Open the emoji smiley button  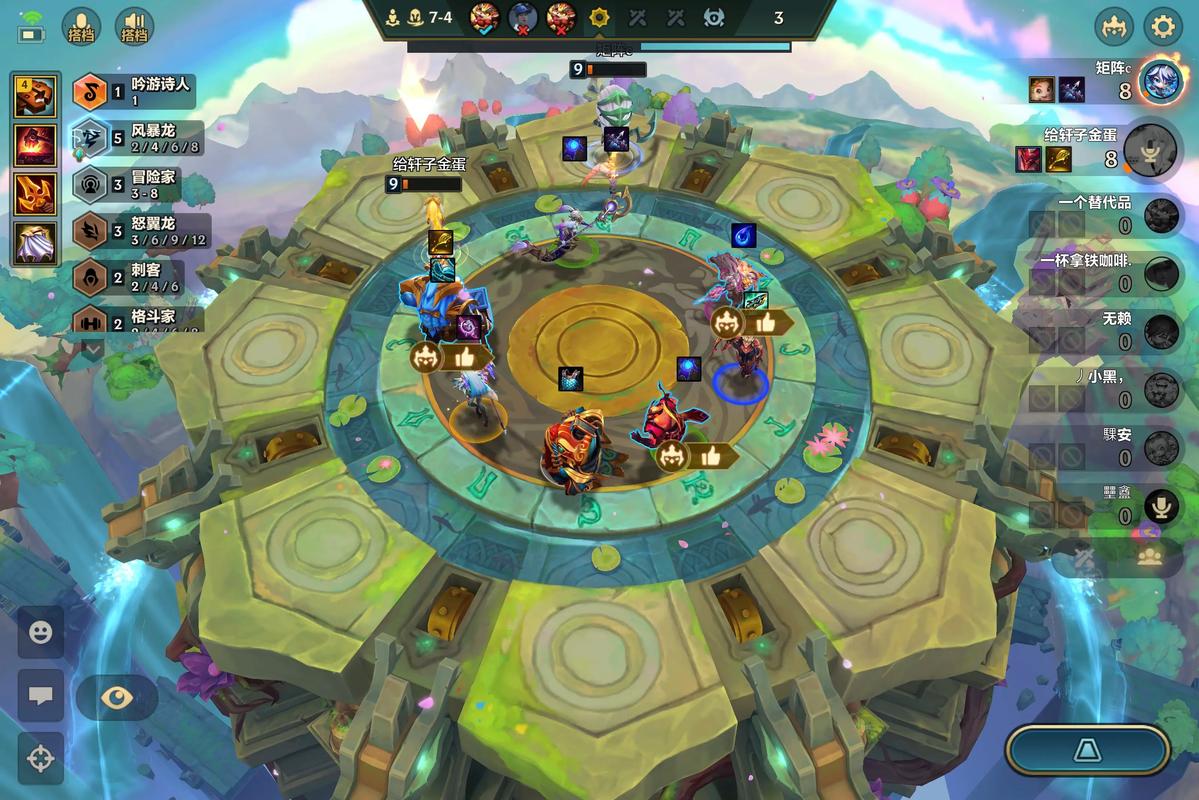[x=40, y=632]
